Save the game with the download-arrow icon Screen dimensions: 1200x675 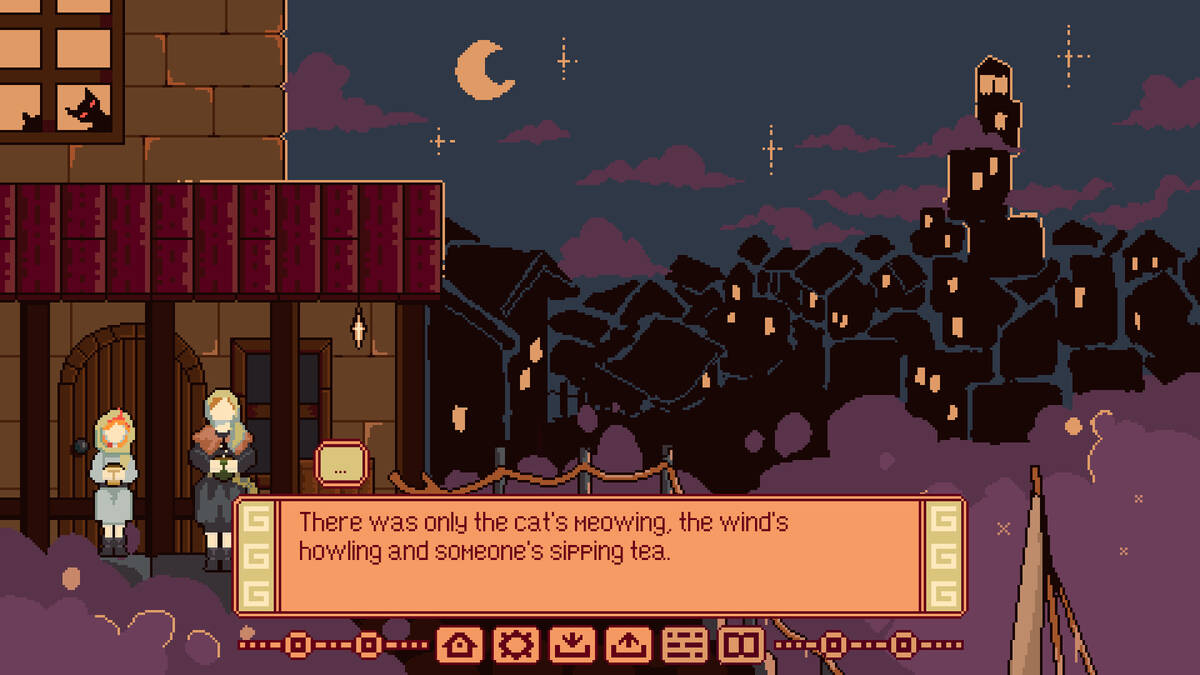pyautogui.click(x=571, y=645)
